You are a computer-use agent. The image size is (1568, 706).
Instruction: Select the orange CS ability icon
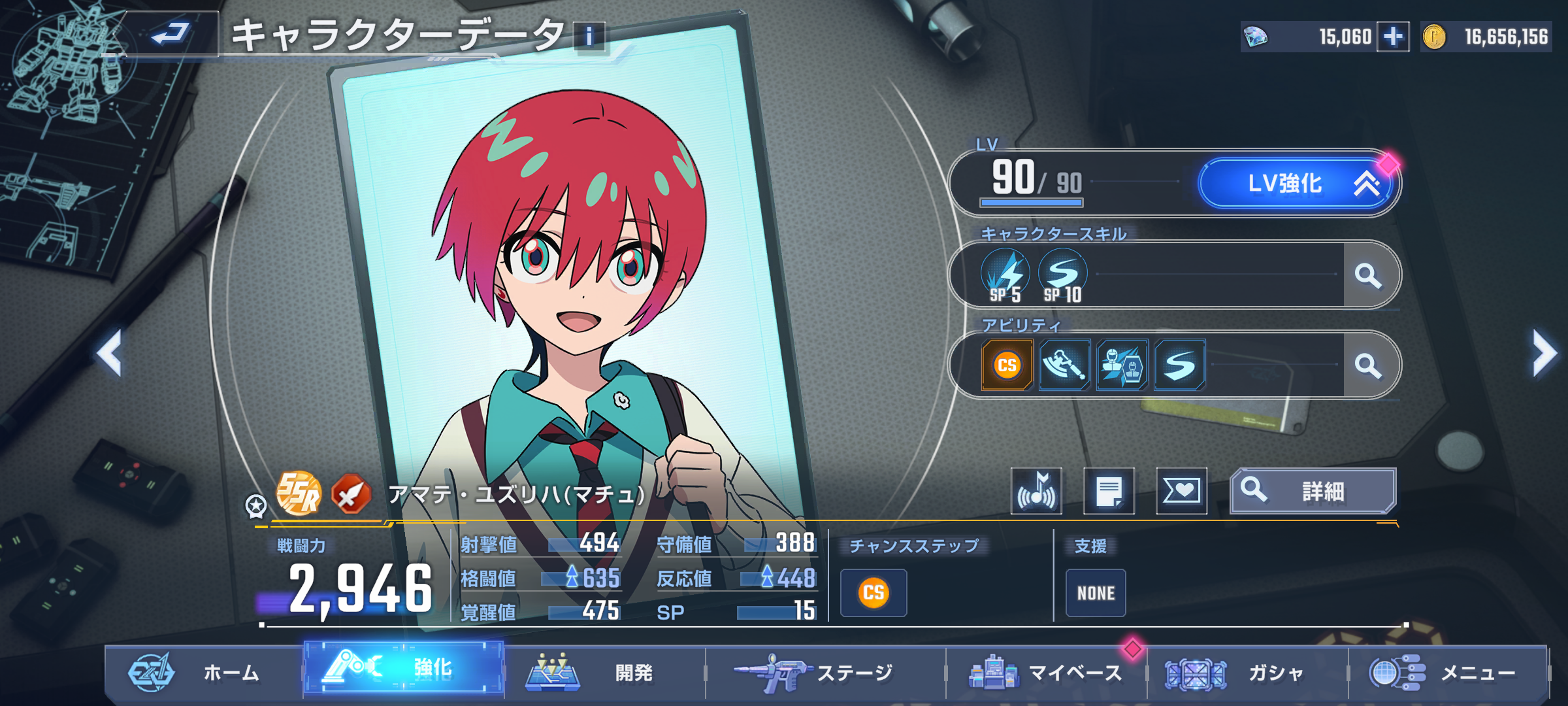1007,365
